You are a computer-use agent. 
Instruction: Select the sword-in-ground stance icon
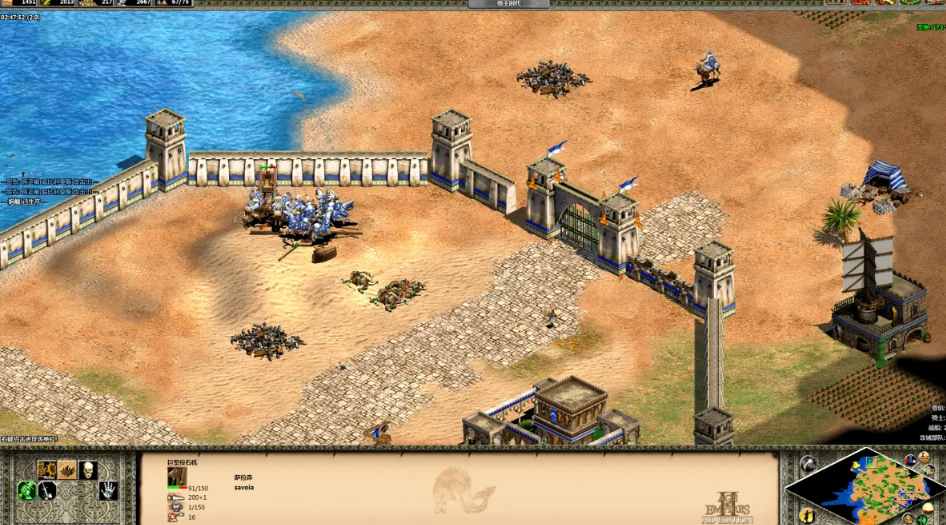click(x=46, y=491)
